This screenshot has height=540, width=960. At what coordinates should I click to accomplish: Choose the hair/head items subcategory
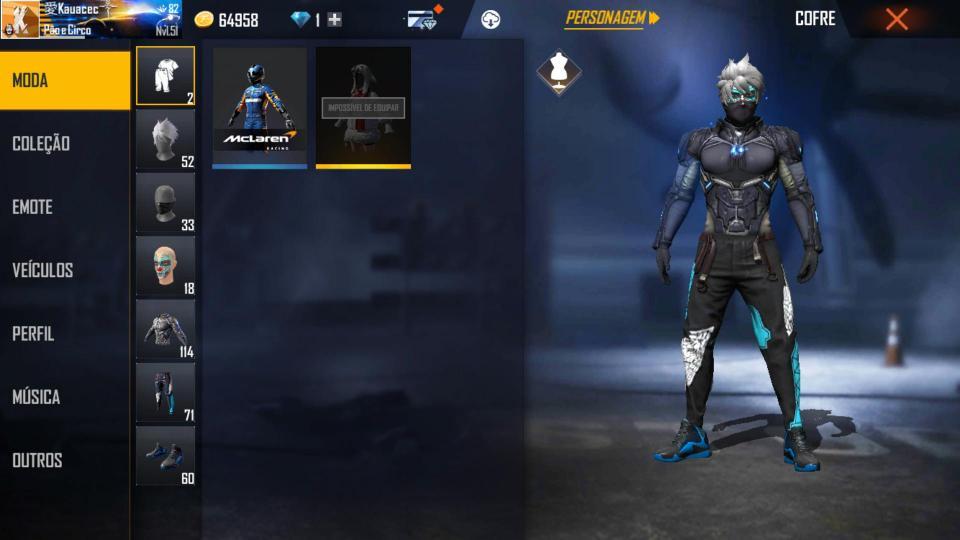pyautogui.click(x=165, y=139)
